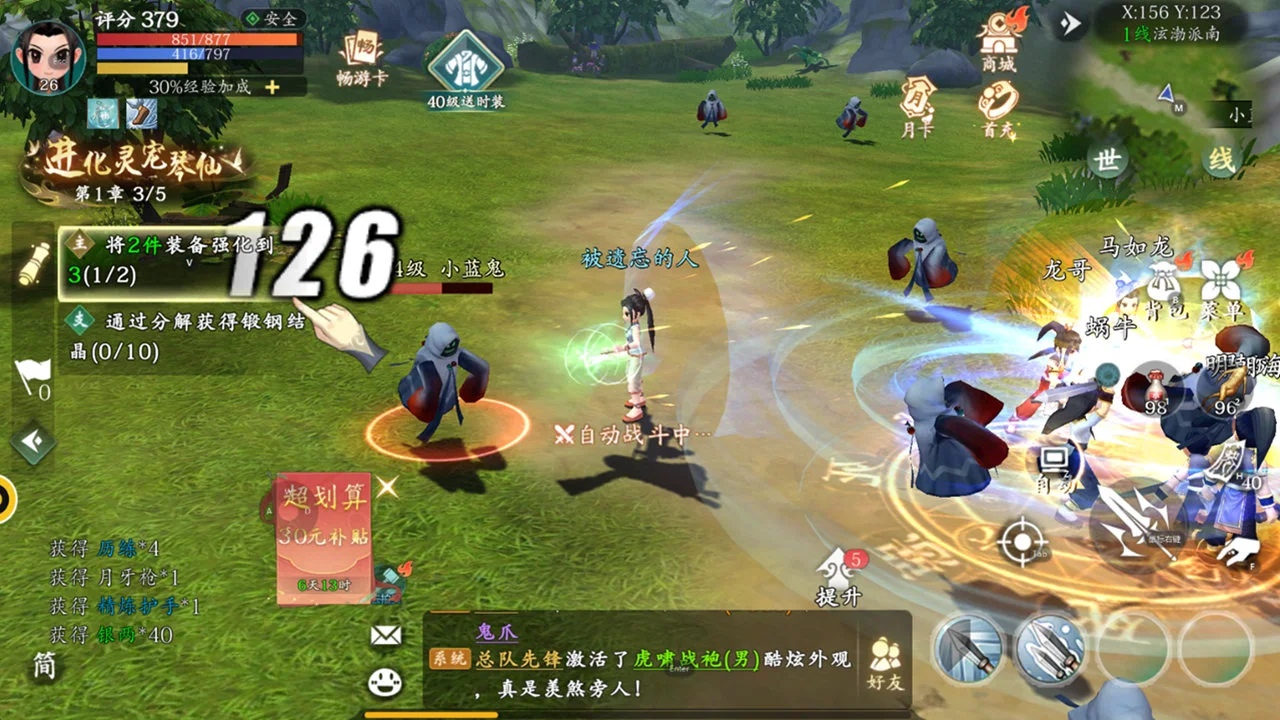Open the 线 line selection button
The width and height of the screenshot is (1280, 720).
[x=1221, y=159]
